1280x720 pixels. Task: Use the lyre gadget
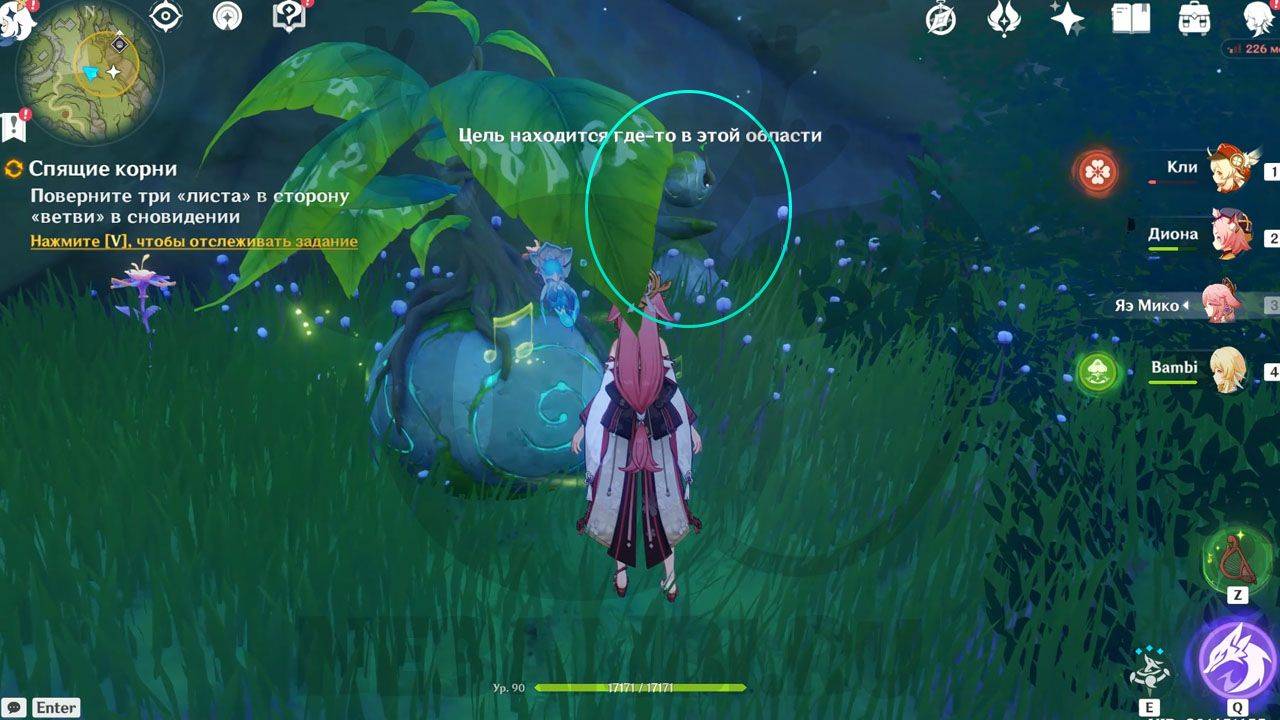point(1236,557)
